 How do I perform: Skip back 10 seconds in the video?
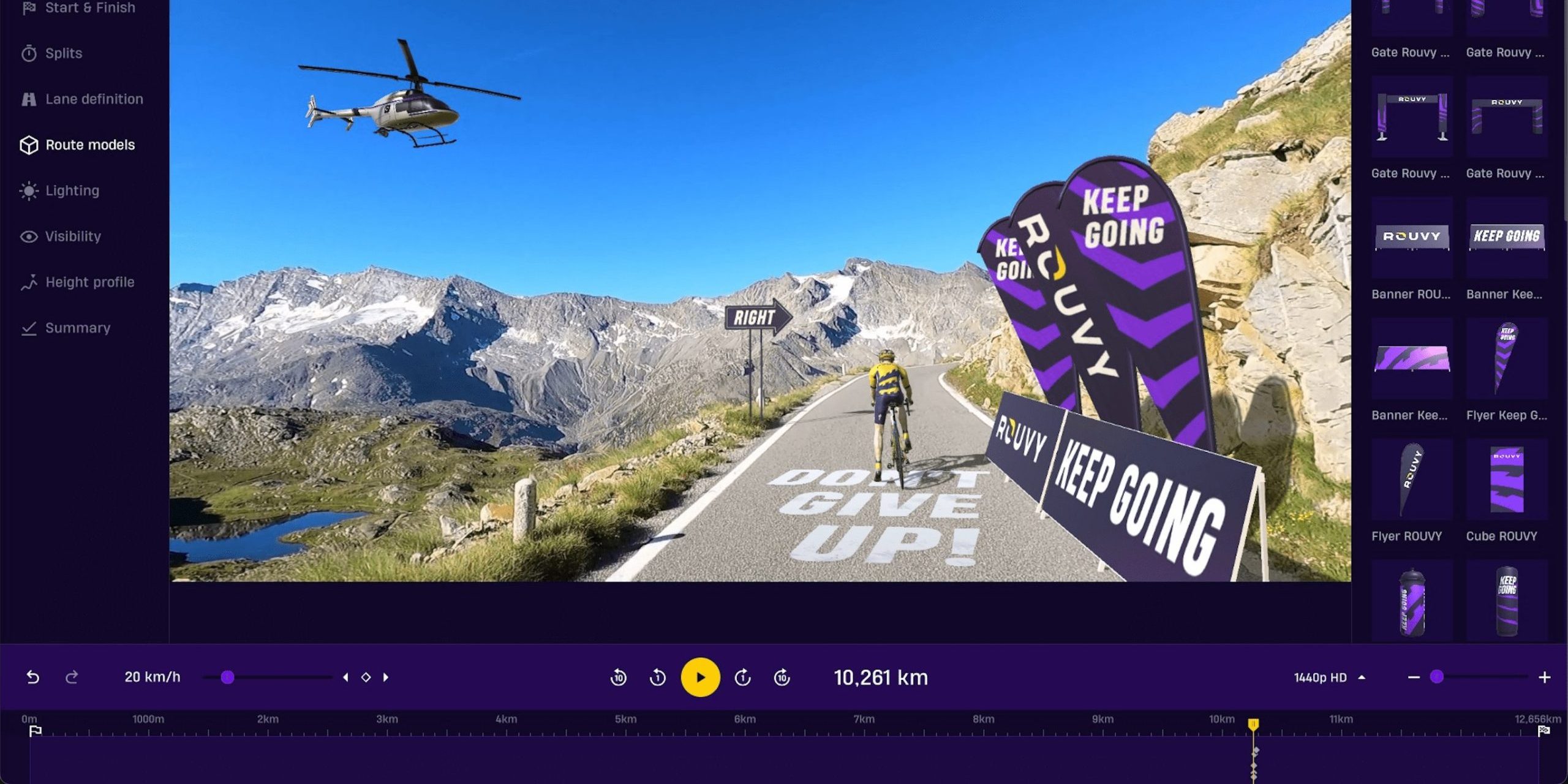(619, 677)
